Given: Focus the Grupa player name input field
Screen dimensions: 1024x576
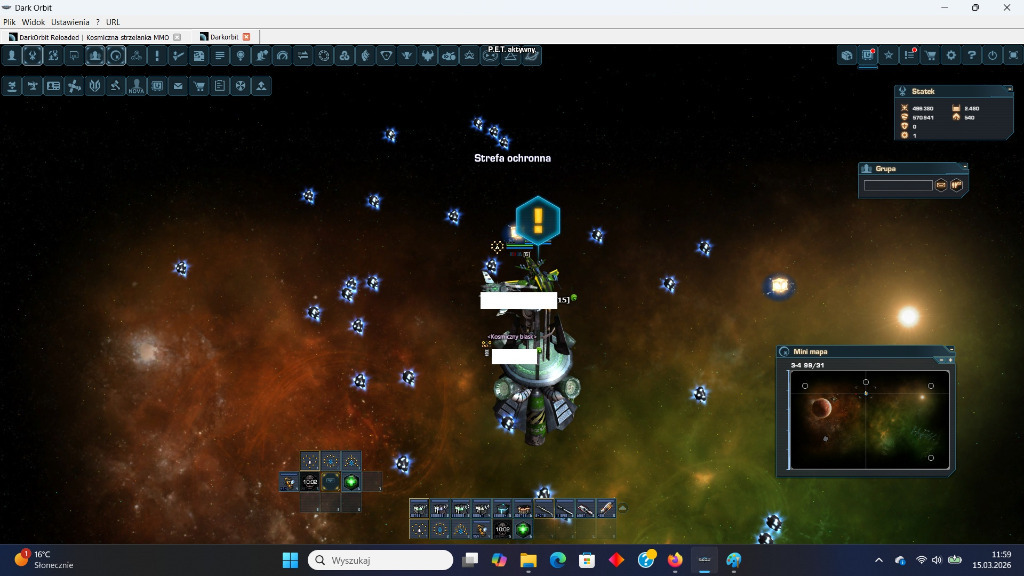Looking at the screenshot, I should [x=898, y=185].
